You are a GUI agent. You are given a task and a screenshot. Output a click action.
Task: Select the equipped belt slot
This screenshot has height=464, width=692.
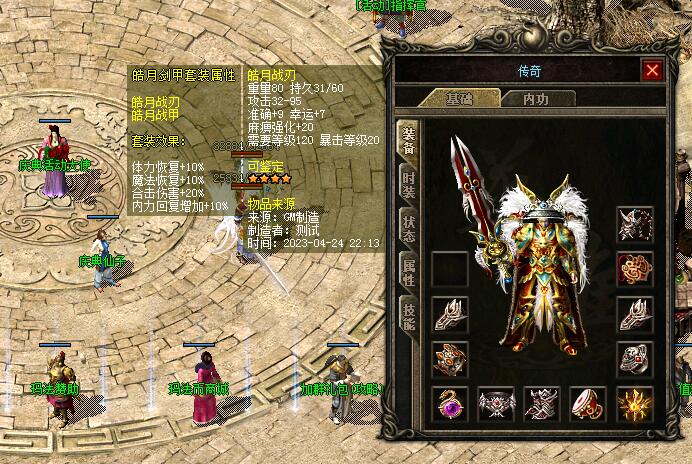point(496,403)
